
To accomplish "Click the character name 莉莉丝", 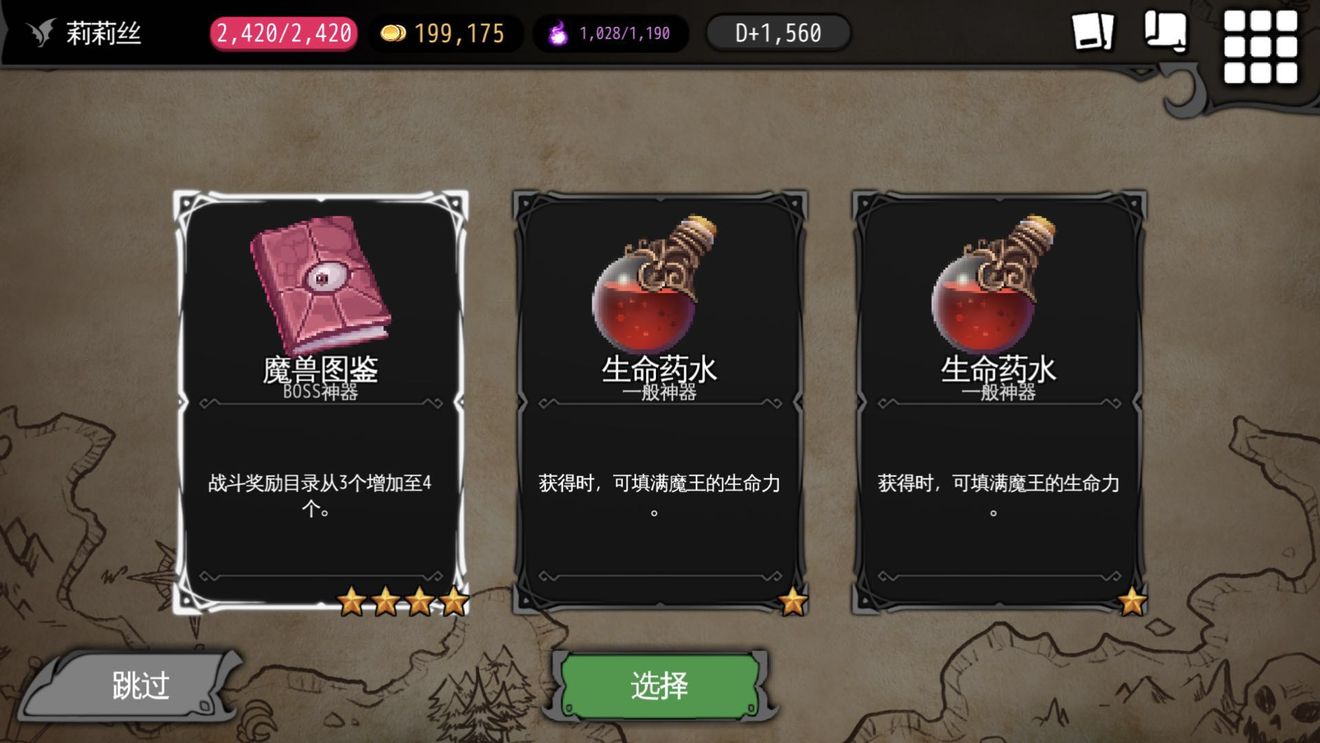I will pyautogui.click(x=102, y=31).
